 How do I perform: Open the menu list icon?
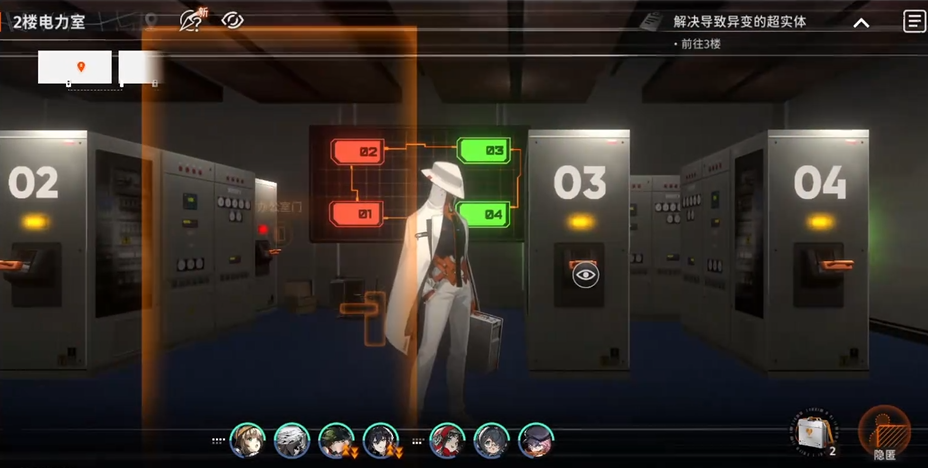913,21
